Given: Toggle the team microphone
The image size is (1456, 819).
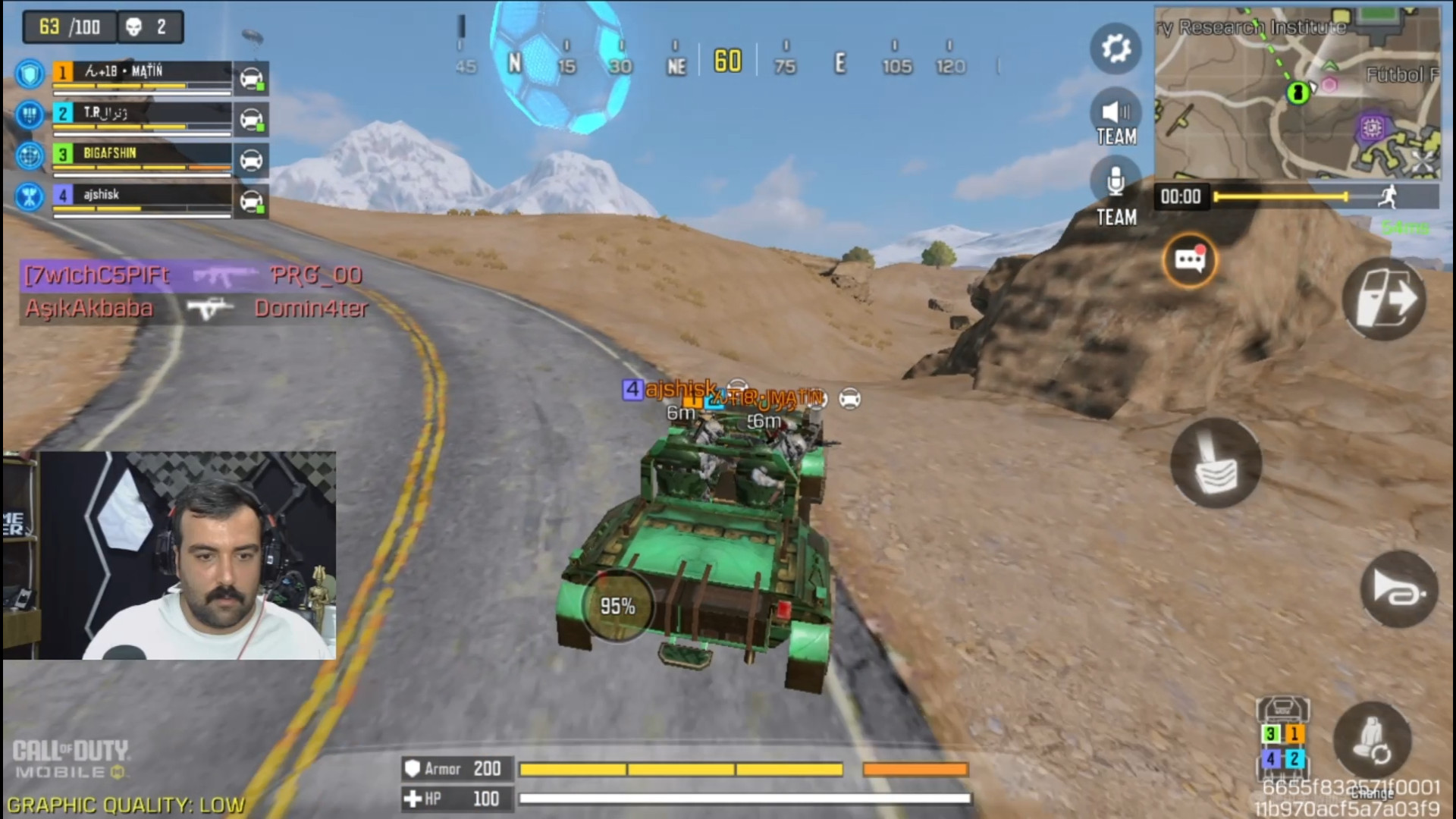Looking at the screenshot, I should (x=1115, y=183).
